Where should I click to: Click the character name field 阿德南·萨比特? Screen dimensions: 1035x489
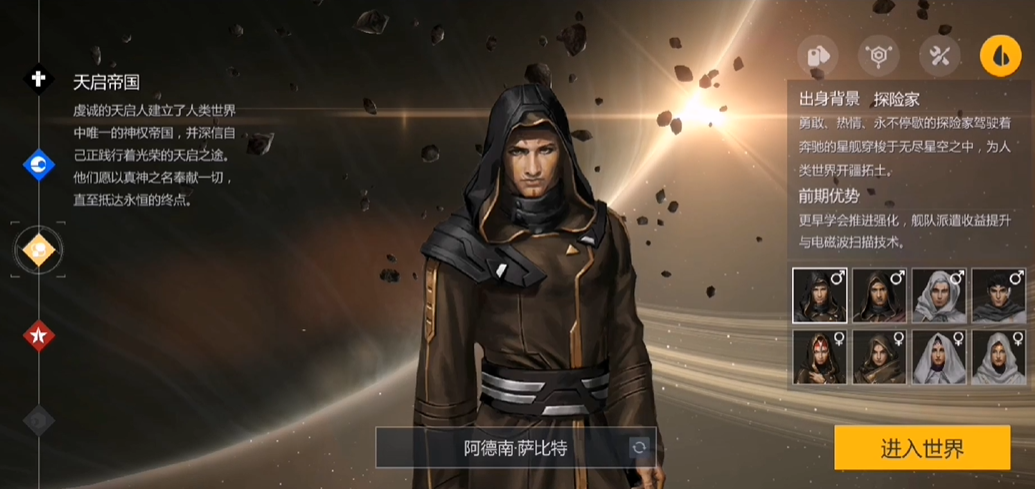click(x=516, y=448)
